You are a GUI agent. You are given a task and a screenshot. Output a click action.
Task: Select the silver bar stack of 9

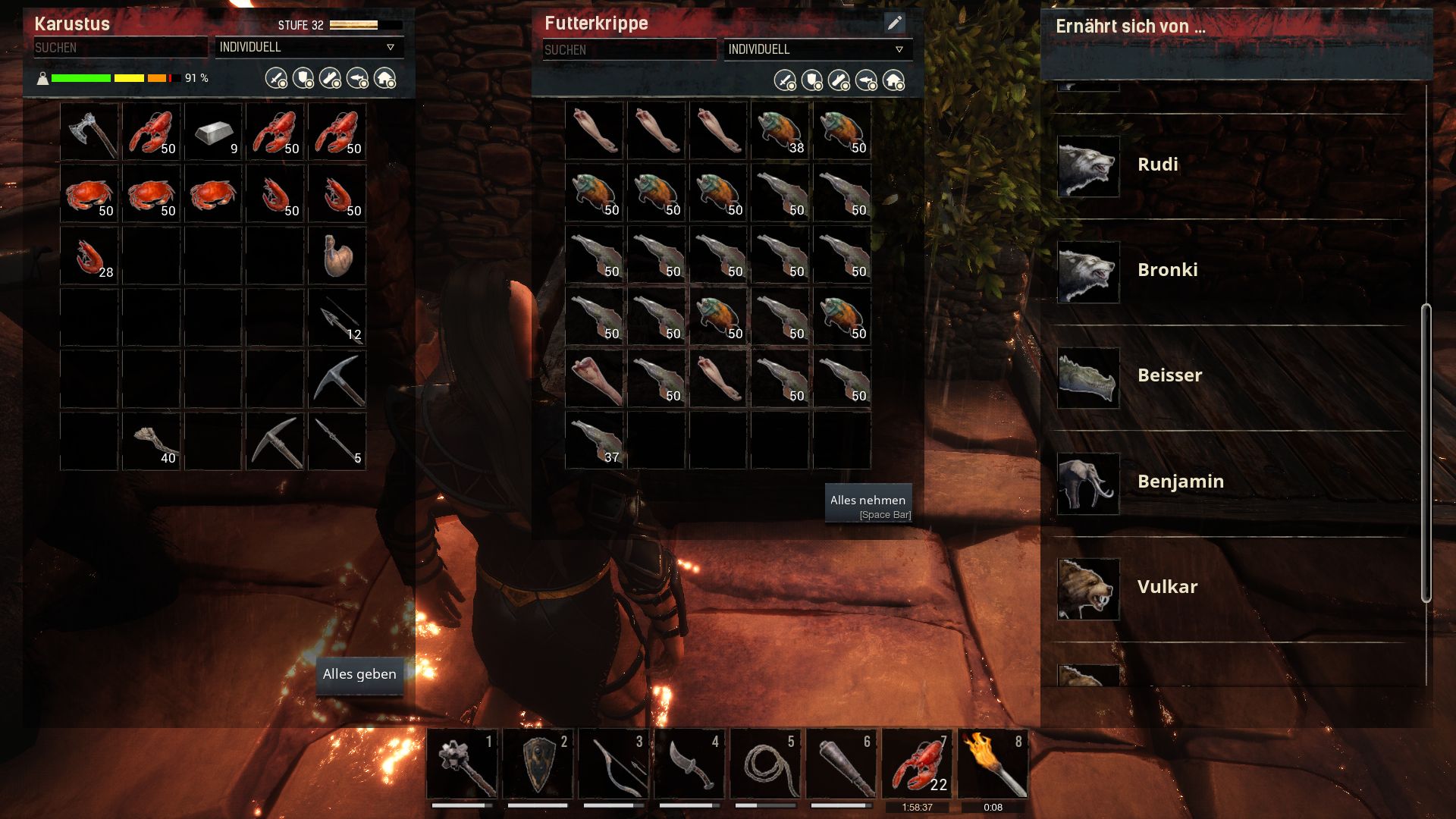[x=214, y=132]
